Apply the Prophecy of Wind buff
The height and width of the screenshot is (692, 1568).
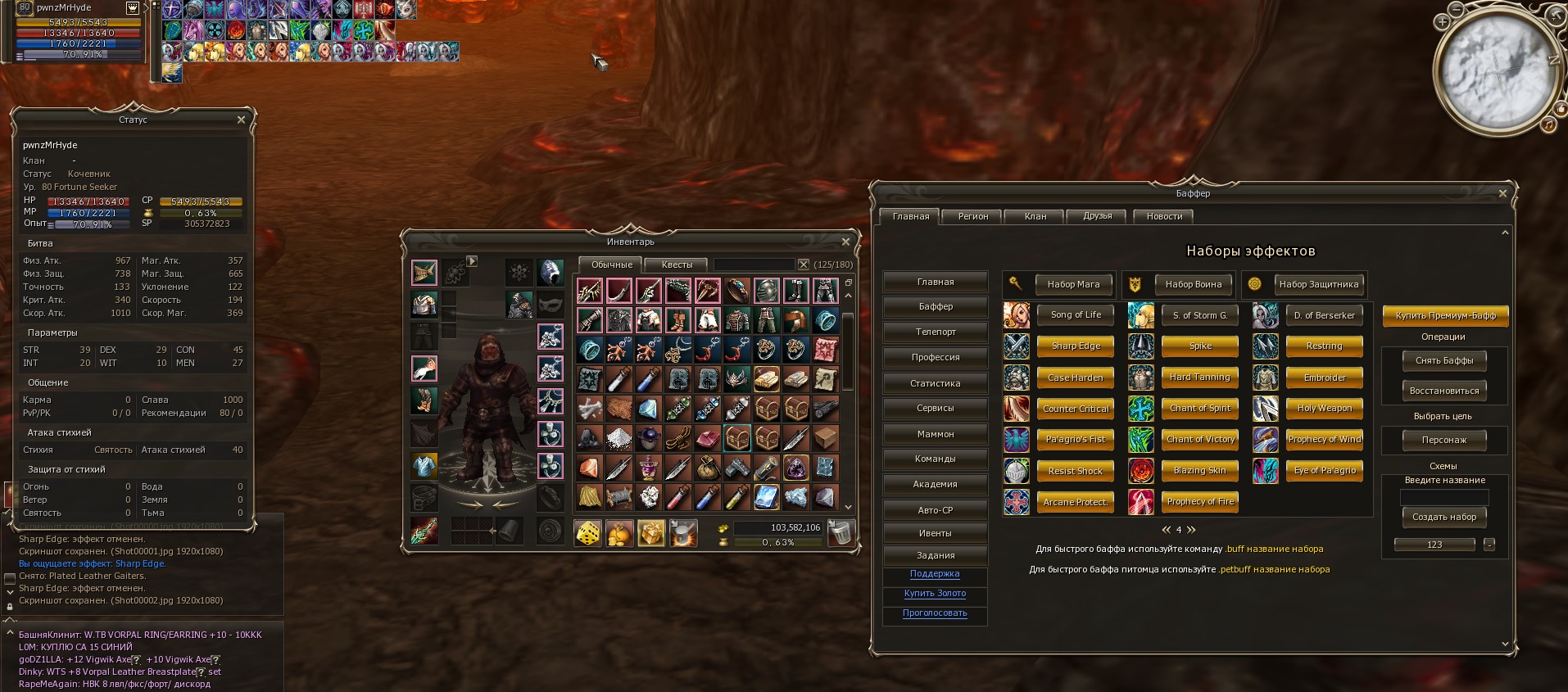click(1324, 439)
